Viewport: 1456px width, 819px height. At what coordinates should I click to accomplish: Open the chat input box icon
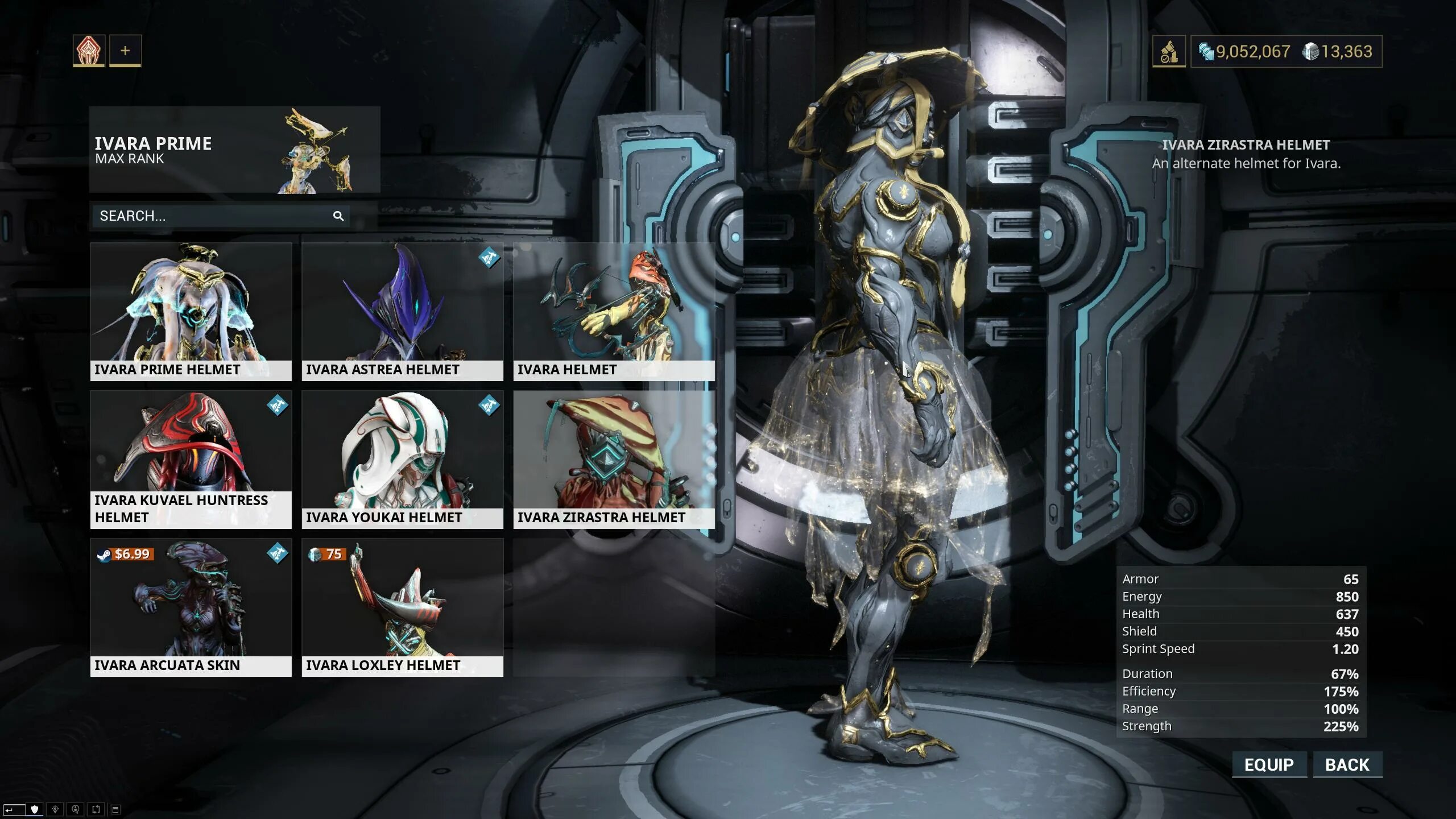pos(14,809)
